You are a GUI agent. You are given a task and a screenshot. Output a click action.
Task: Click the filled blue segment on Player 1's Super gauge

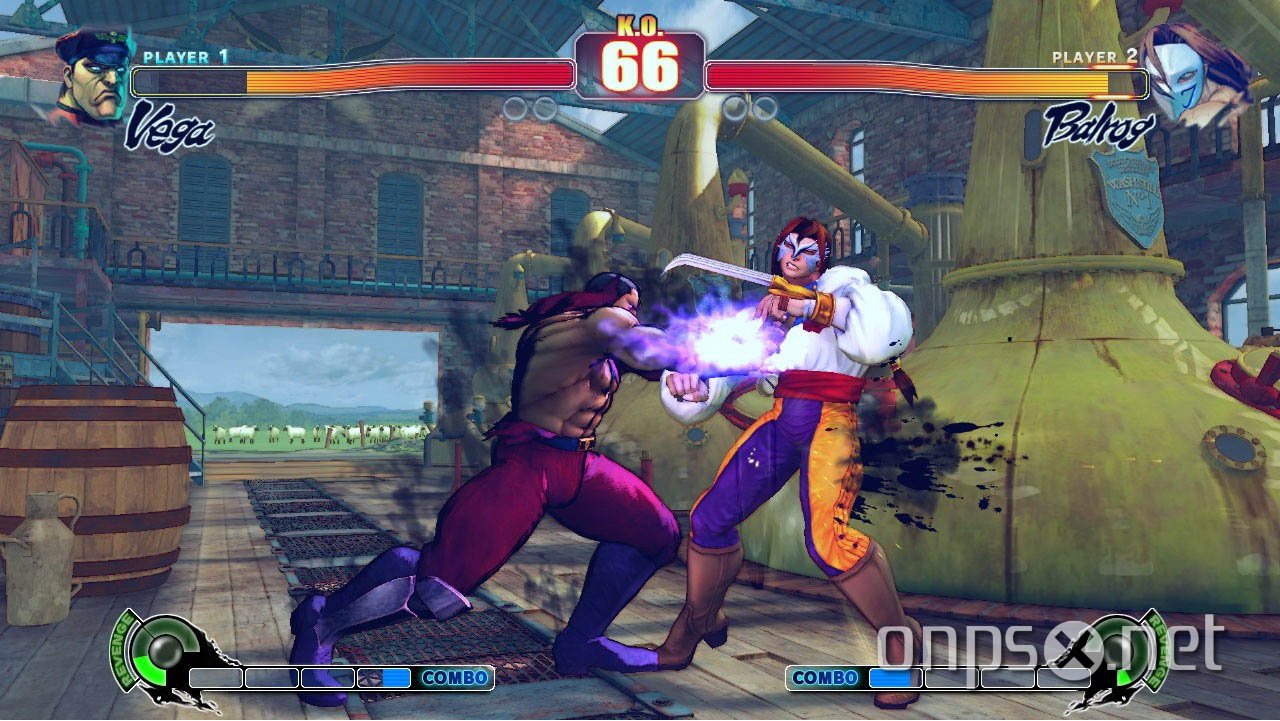tap(395, 677)
